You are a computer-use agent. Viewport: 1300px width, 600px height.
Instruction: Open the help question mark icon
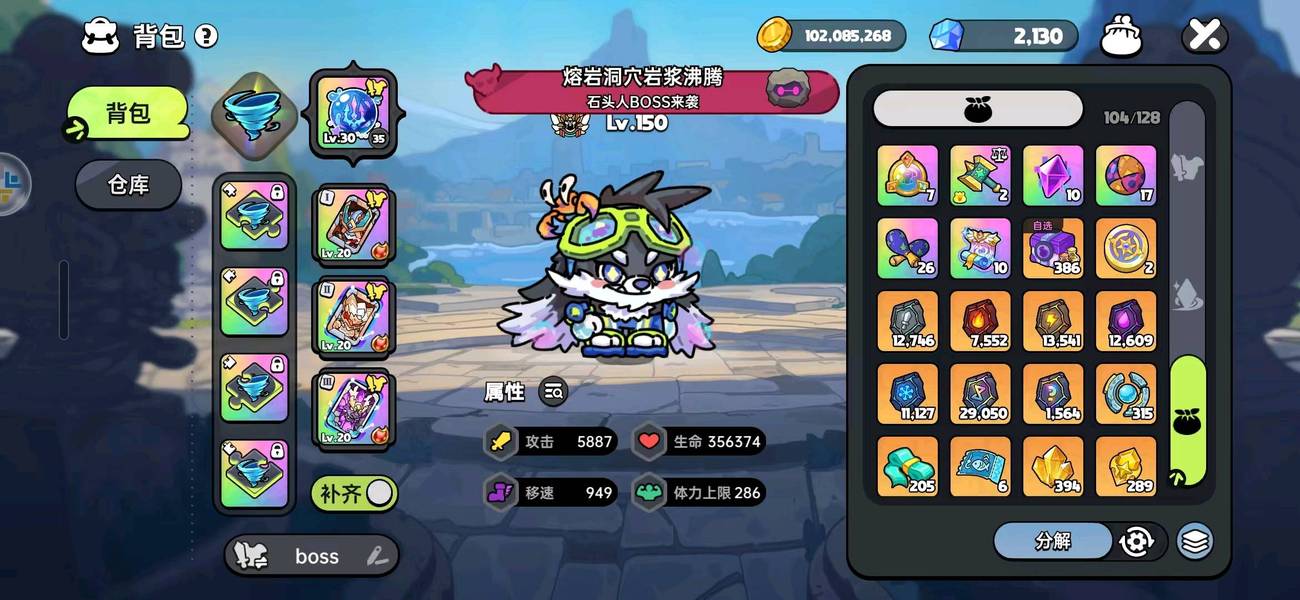[206, 37]
